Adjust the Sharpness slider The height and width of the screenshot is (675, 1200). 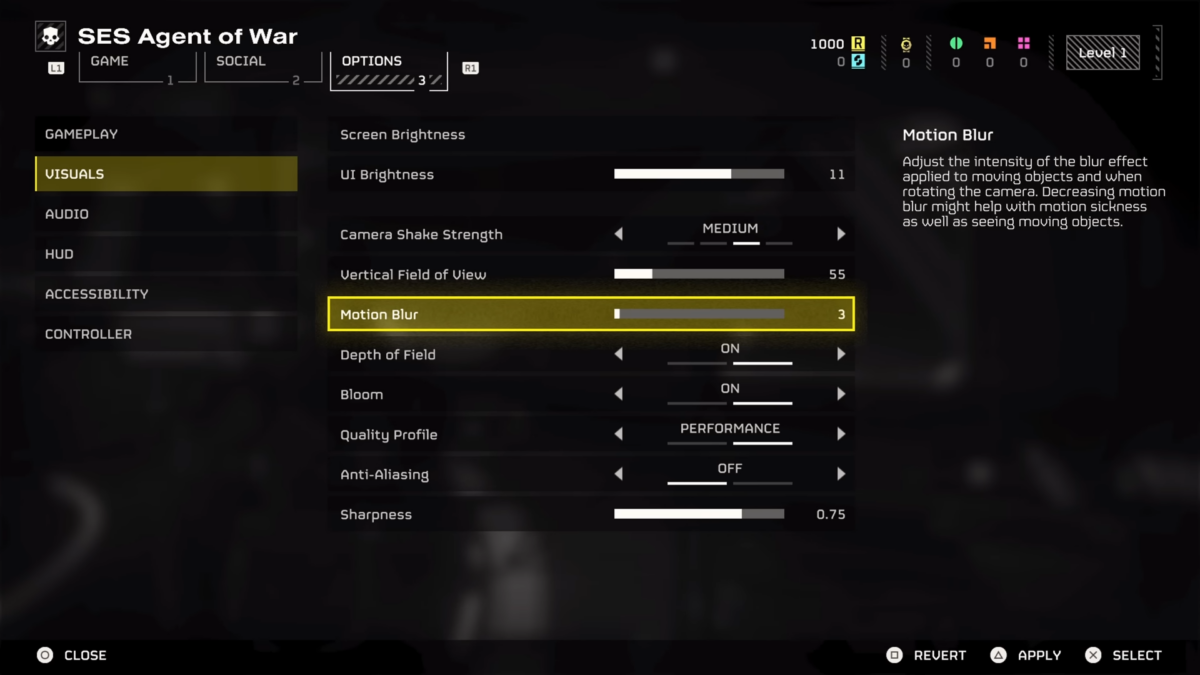pos(699,514)
